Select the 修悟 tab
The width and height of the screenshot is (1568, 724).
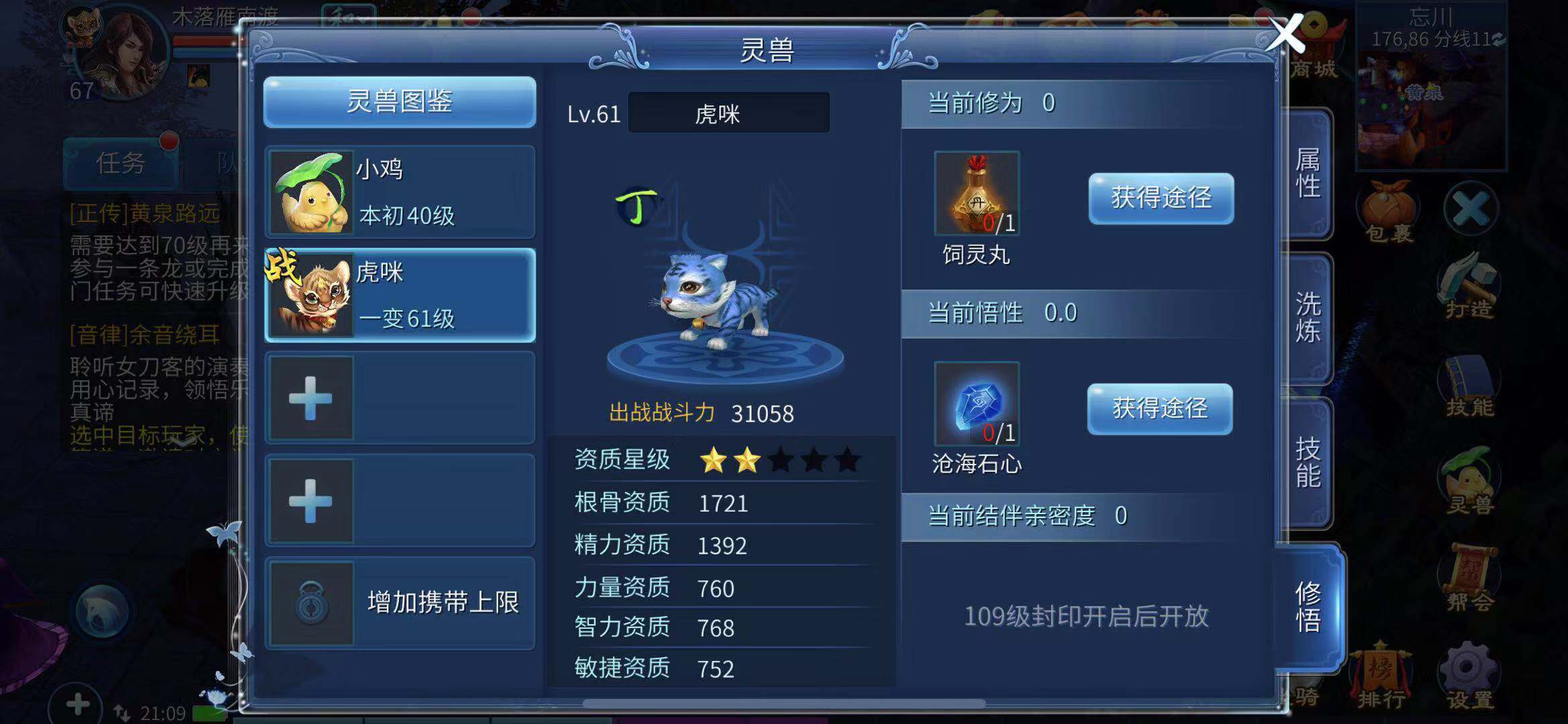[1309, 607]
